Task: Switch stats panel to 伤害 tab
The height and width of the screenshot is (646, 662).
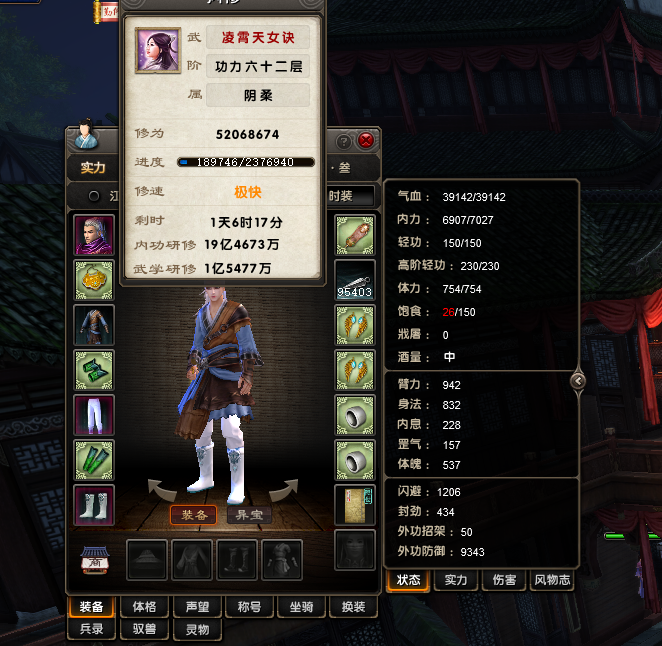Action: [503, 580]
